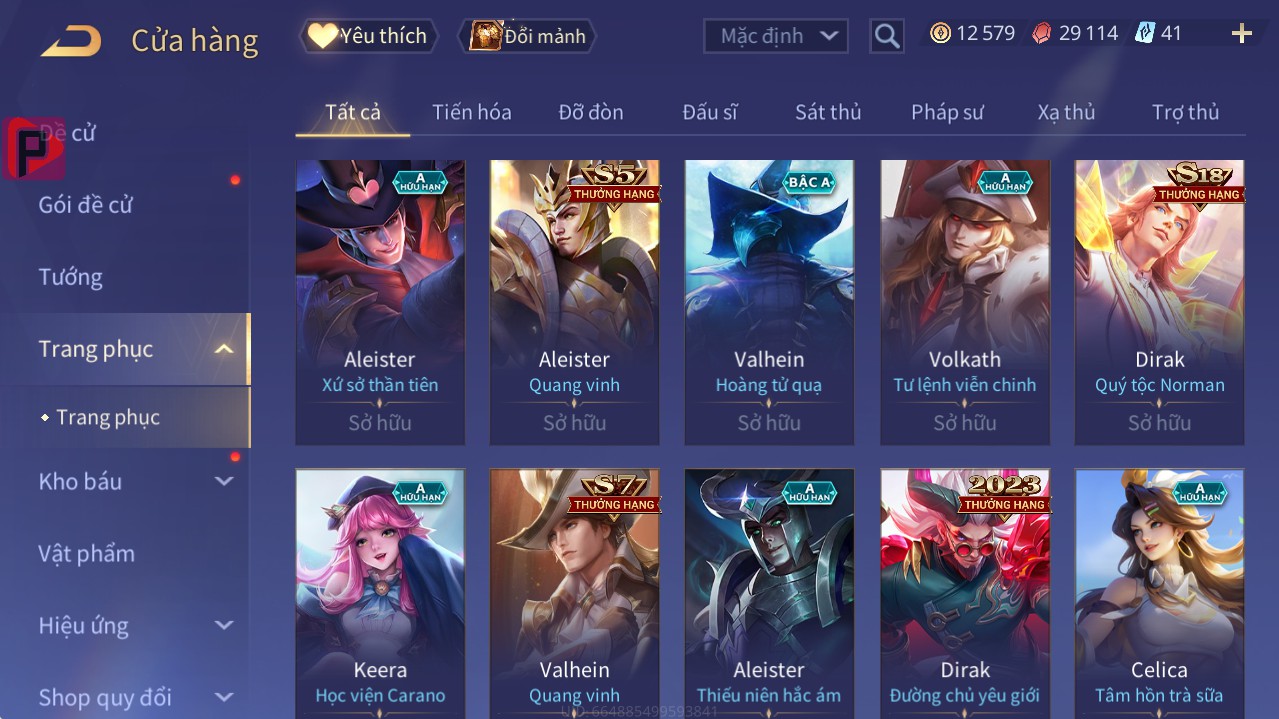This screenshot has width=1279, height=719.
Task: Show the Đấu sĩ skins tab
Action: pyautogui.click(x=709, y=112)
